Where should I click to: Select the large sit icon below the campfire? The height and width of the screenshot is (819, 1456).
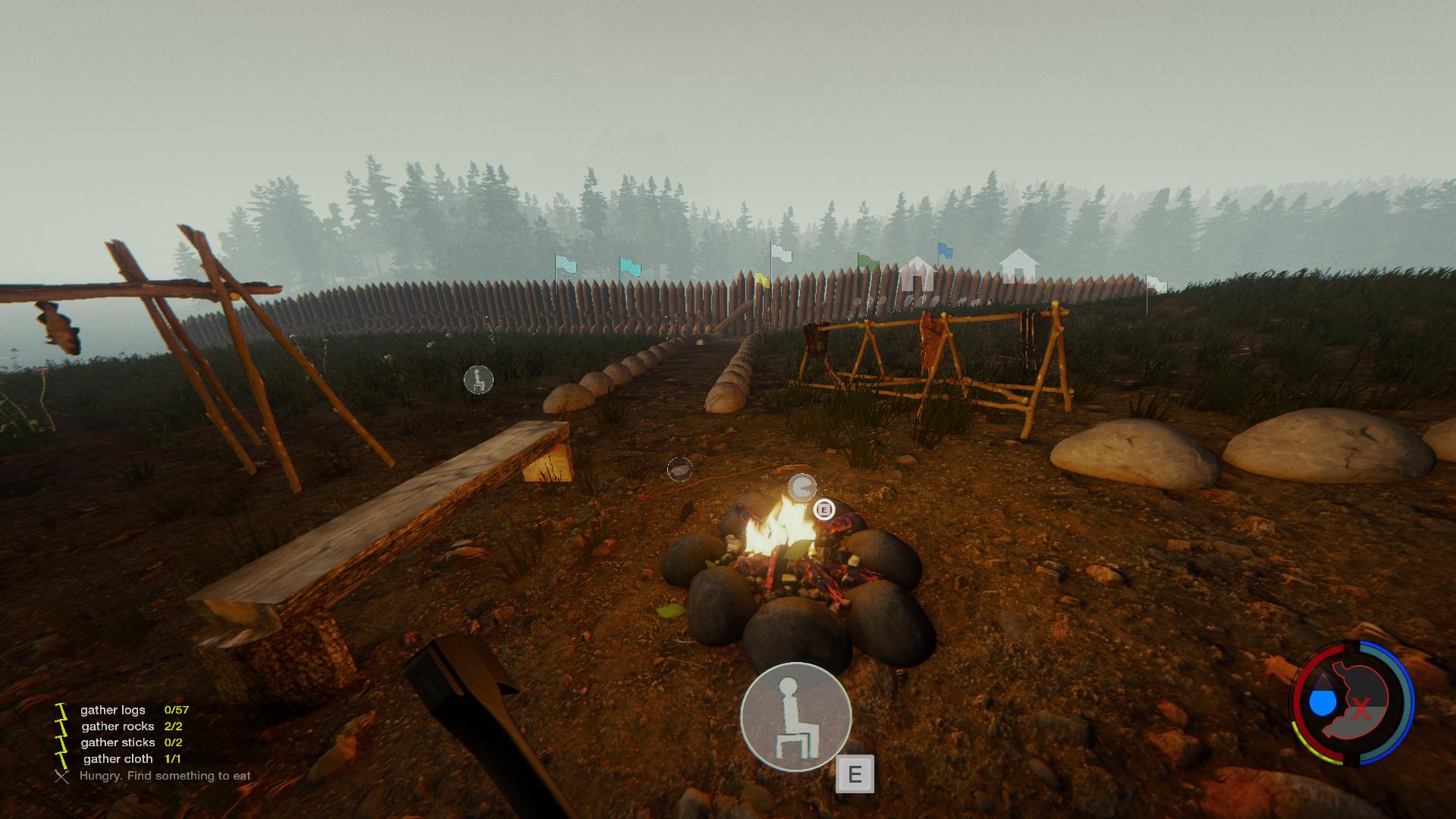(795, 717)
